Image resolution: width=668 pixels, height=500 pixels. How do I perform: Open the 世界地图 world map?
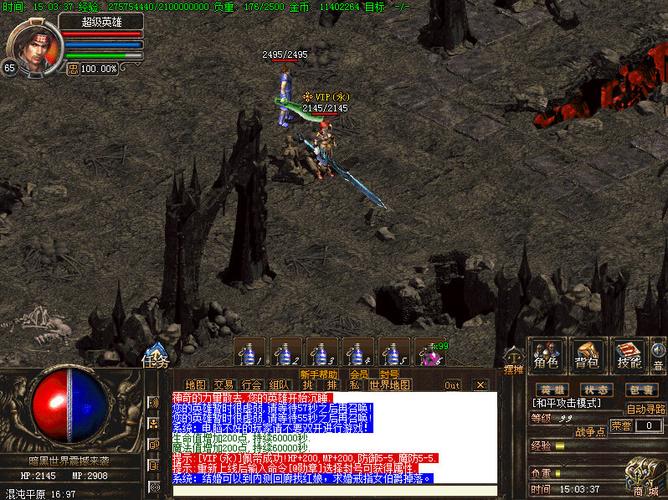(390, 384)
